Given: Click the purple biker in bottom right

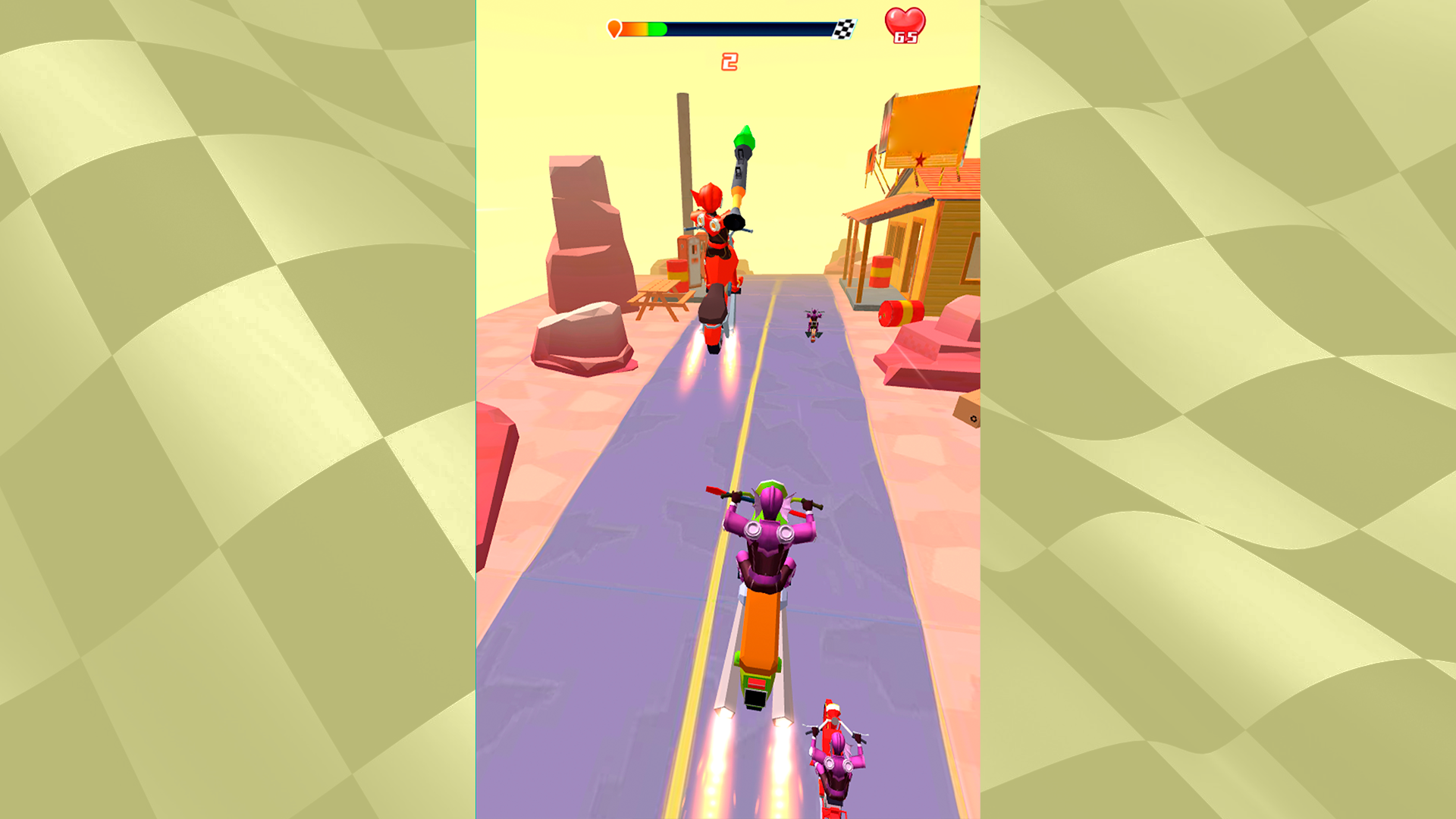Looking at the screenshot, I should (x=838, y=766).
